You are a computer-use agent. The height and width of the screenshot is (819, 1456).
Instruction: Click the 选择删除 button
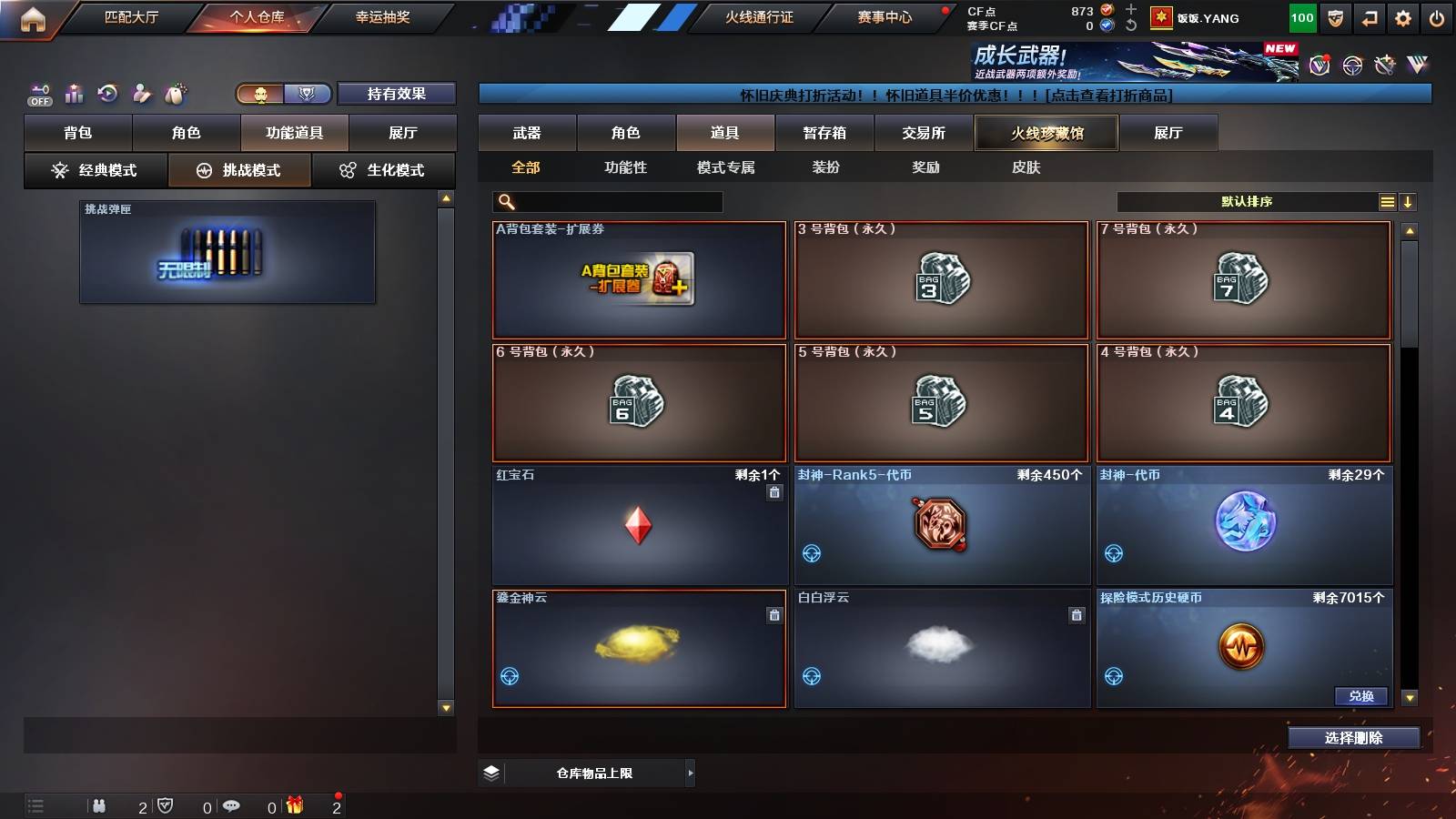click(x=1354, y=738)
